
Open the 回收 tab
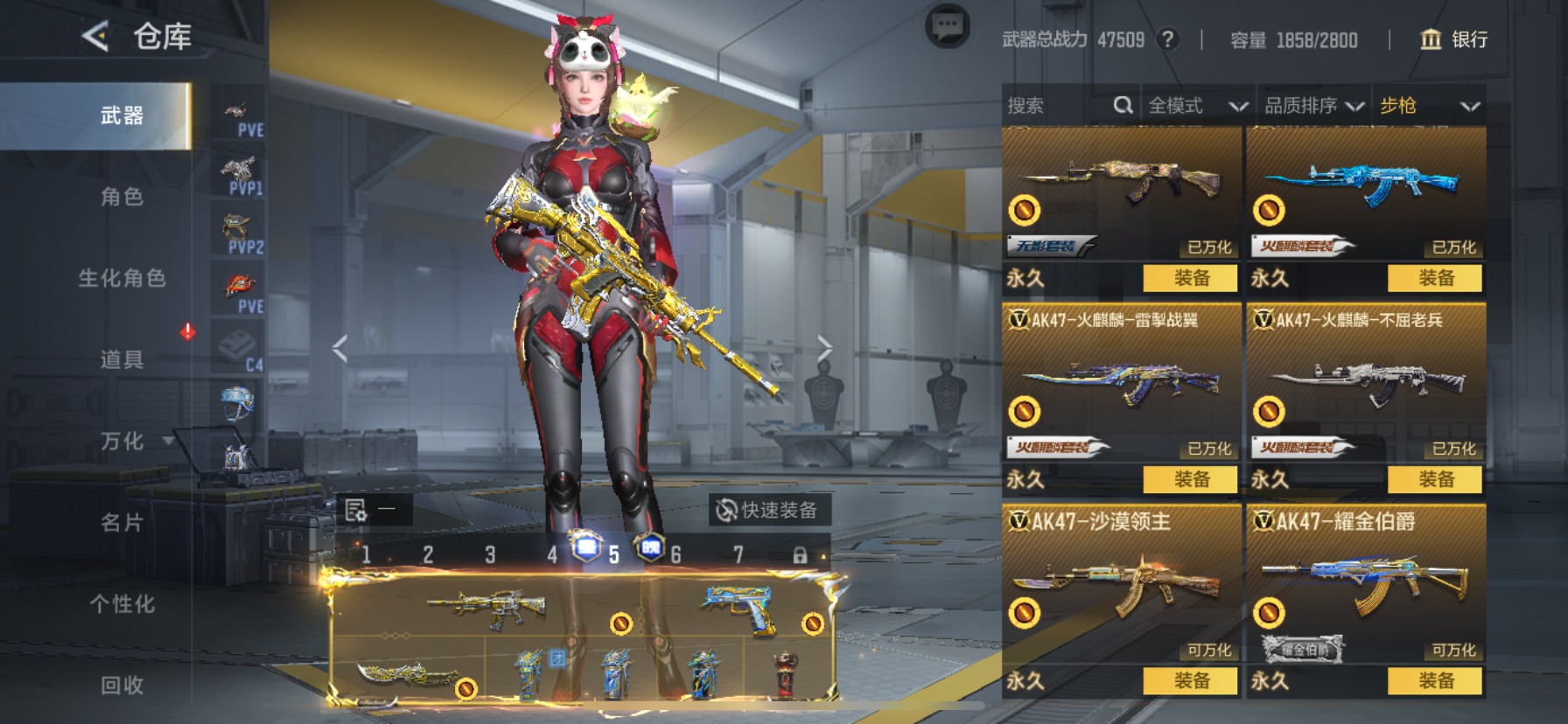122,685
